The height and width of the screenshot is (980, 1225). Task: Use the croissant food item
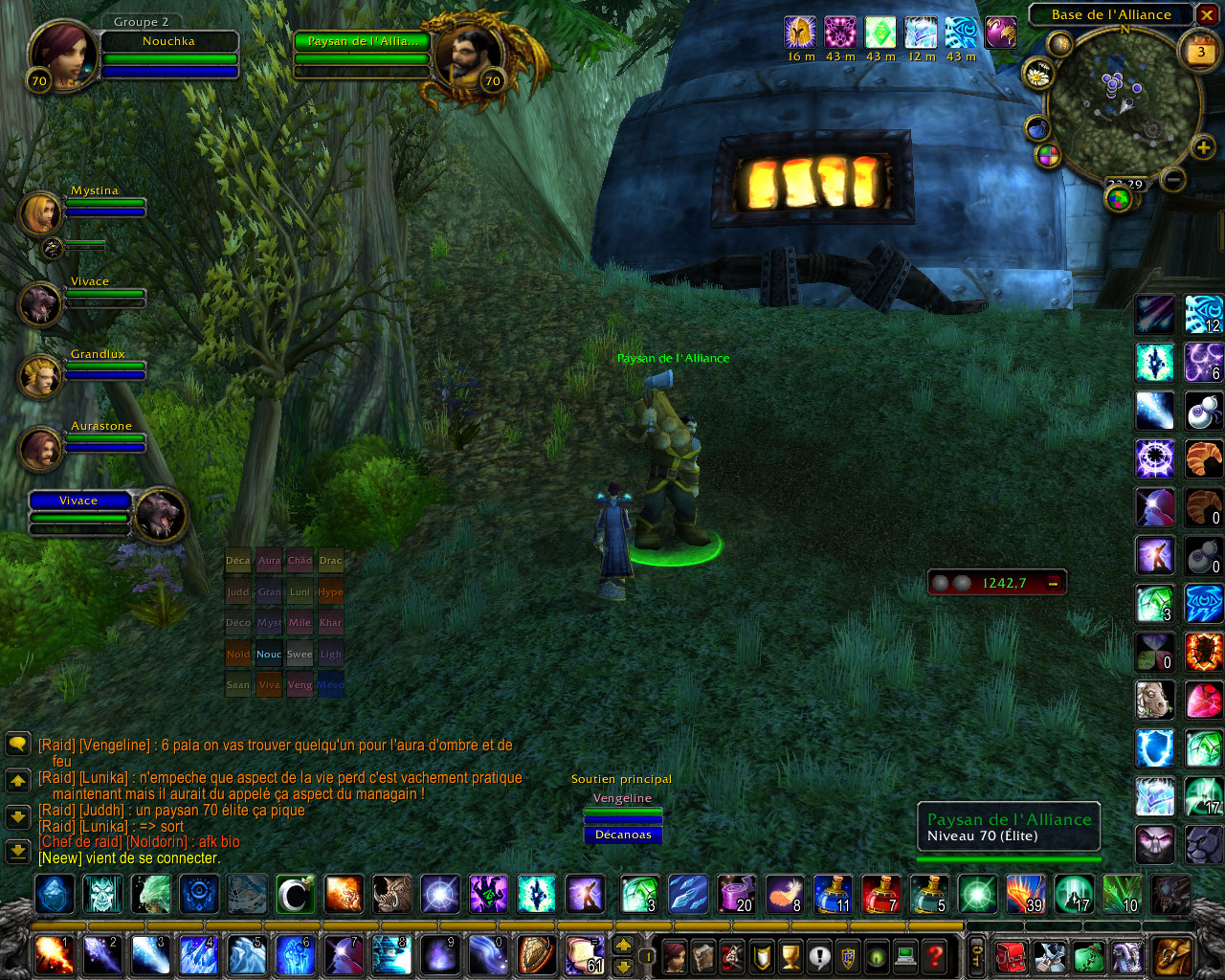(1203, 459)
